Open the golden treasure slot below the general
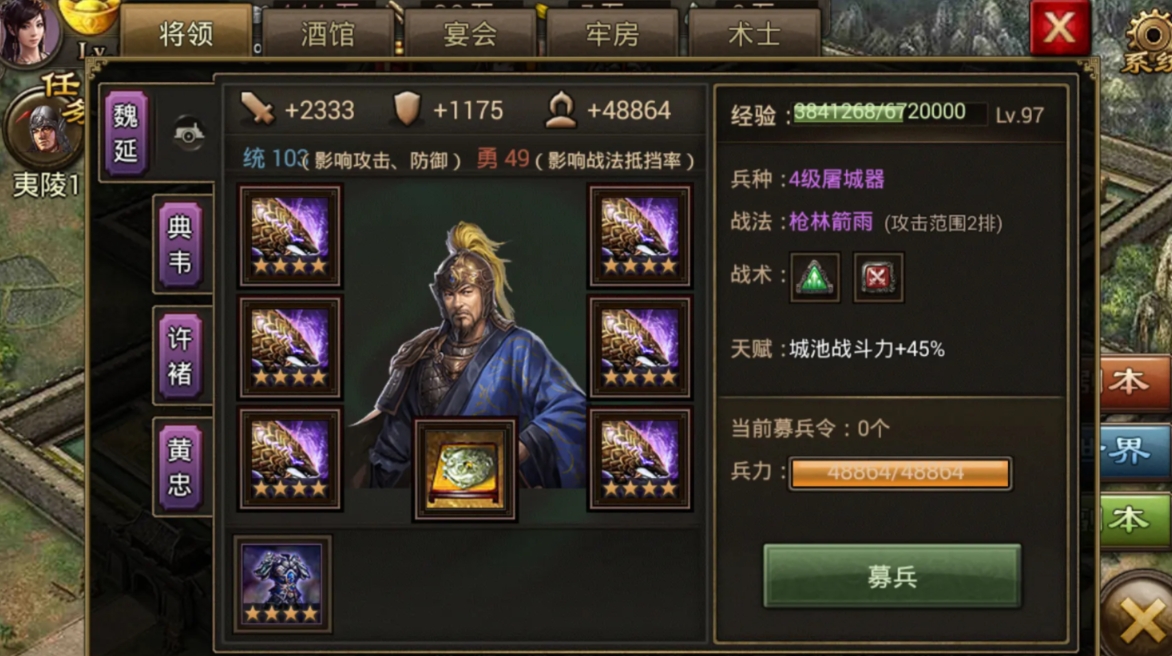 465,469
